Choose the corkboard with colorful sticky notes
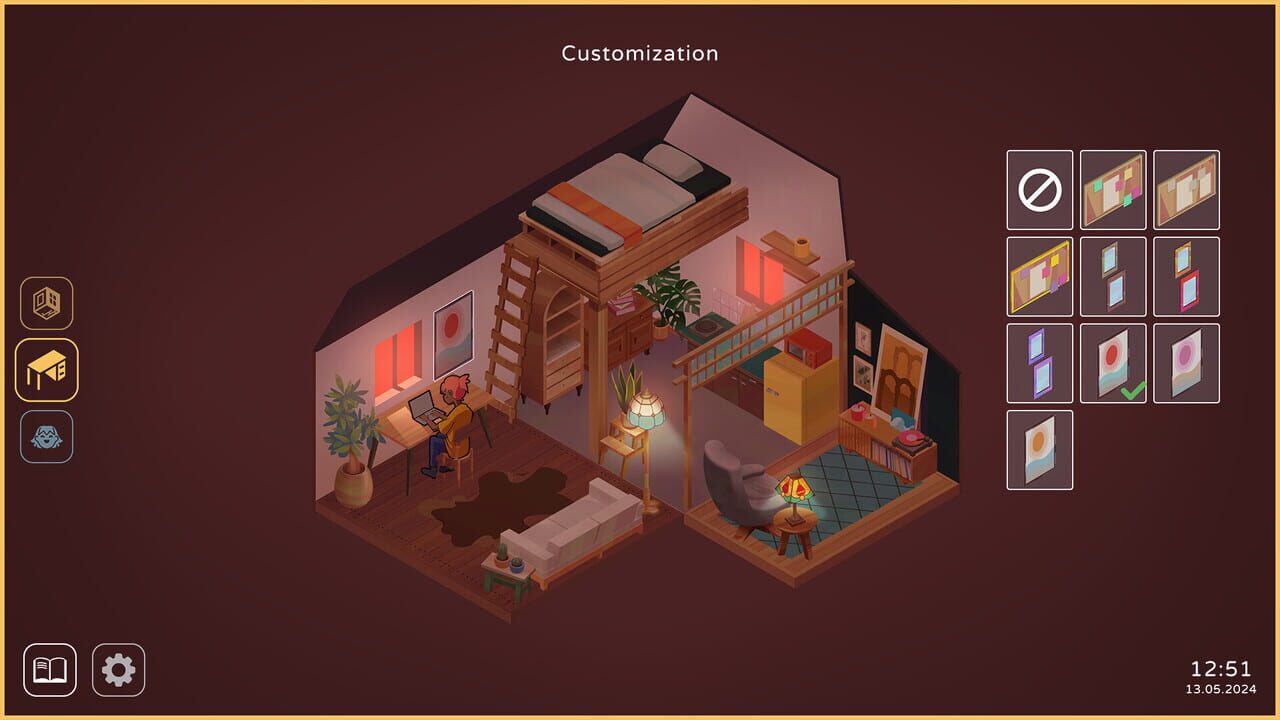 [x=1113, y=189]
